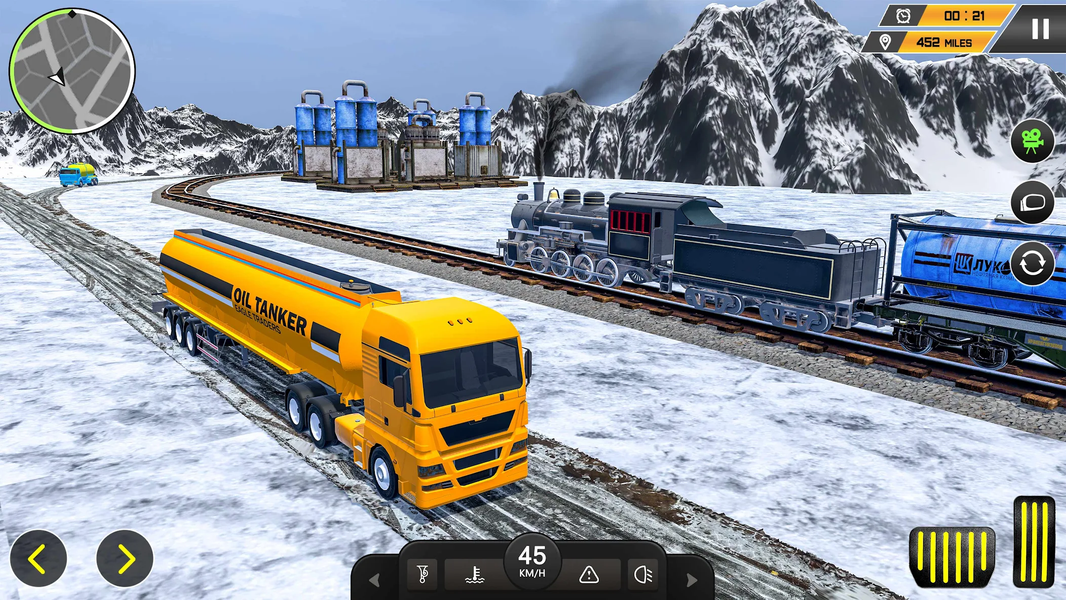
Task: Activate the left turn indicator
Action: (375, 580)
